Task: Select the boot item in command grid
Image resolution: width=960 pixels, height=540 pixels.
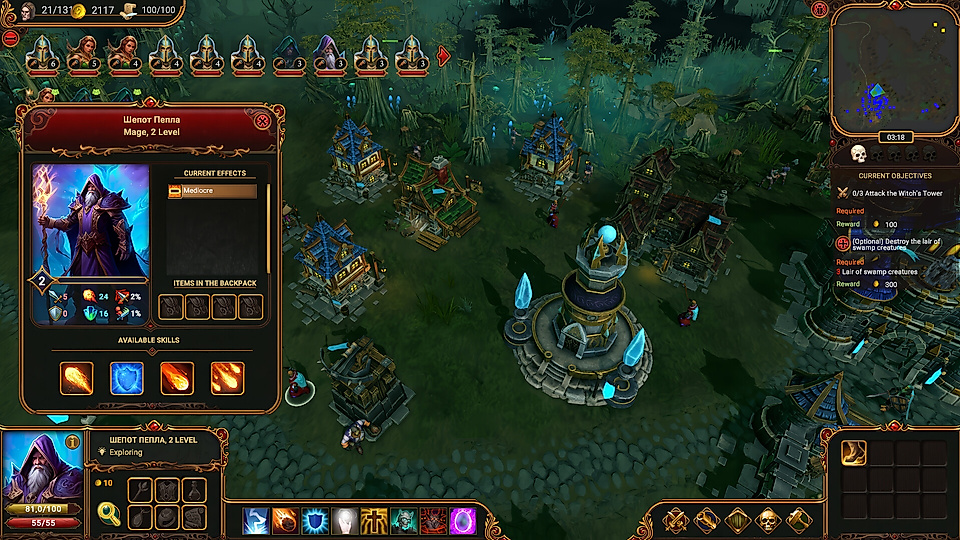Action: [853, 453]
